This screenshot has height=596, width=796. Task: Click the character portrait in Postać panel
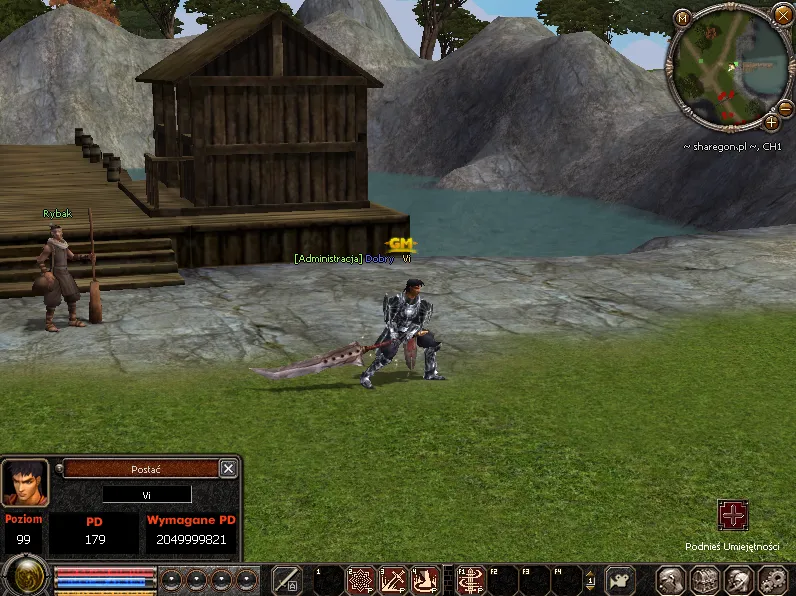pos(24,483)
